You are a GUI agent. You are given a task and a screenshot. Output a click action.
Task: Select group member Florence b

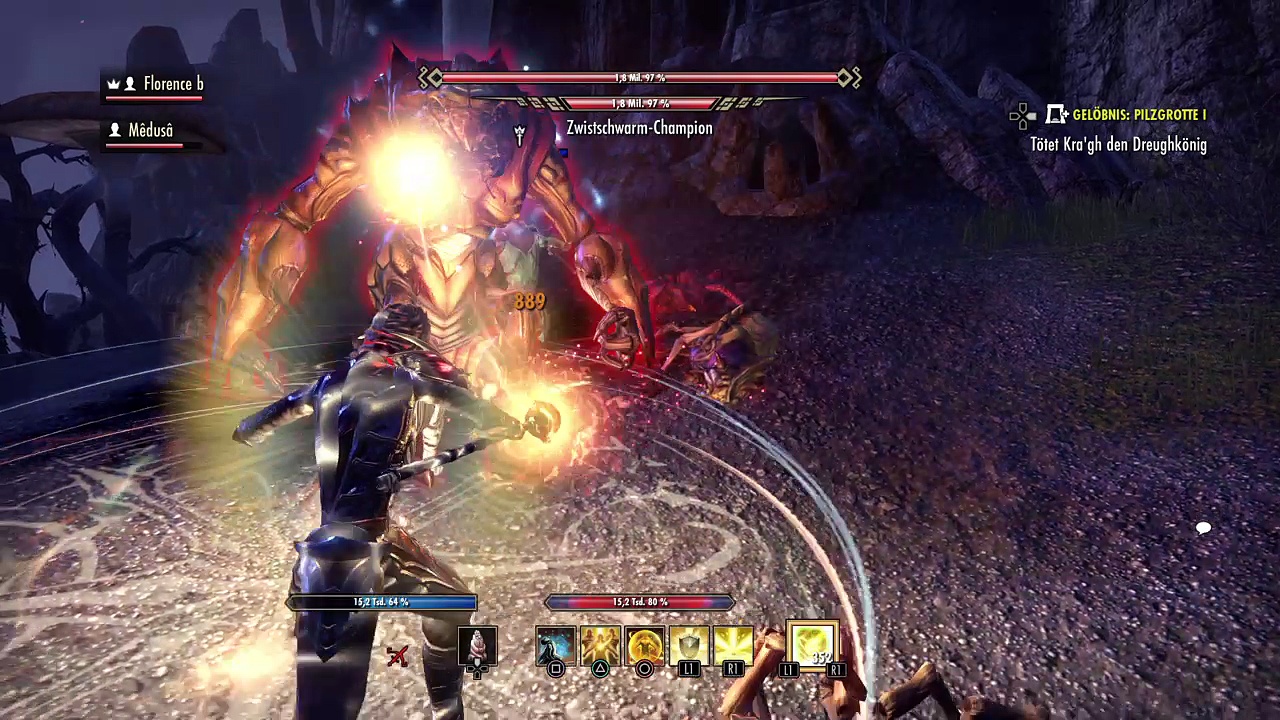[172, 84]
